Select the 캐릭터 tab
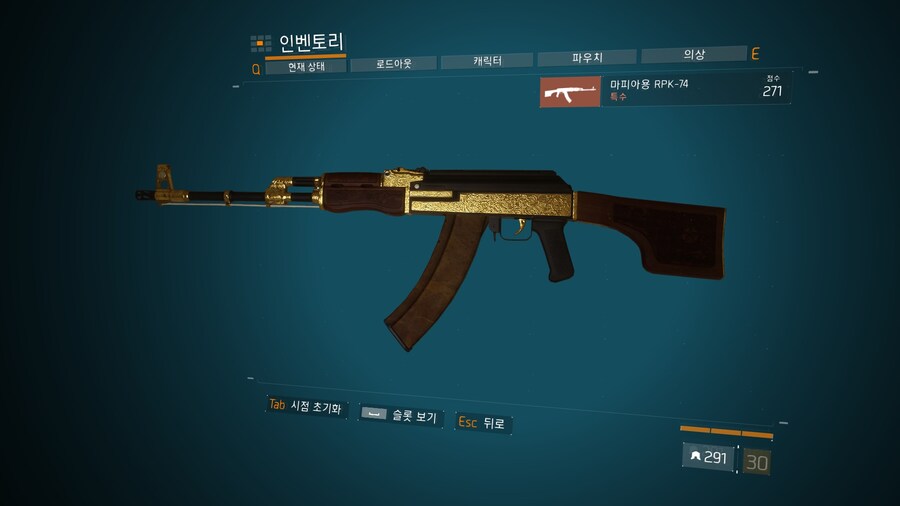Viewport: 900px width, 506px height. tap(487, 61)
